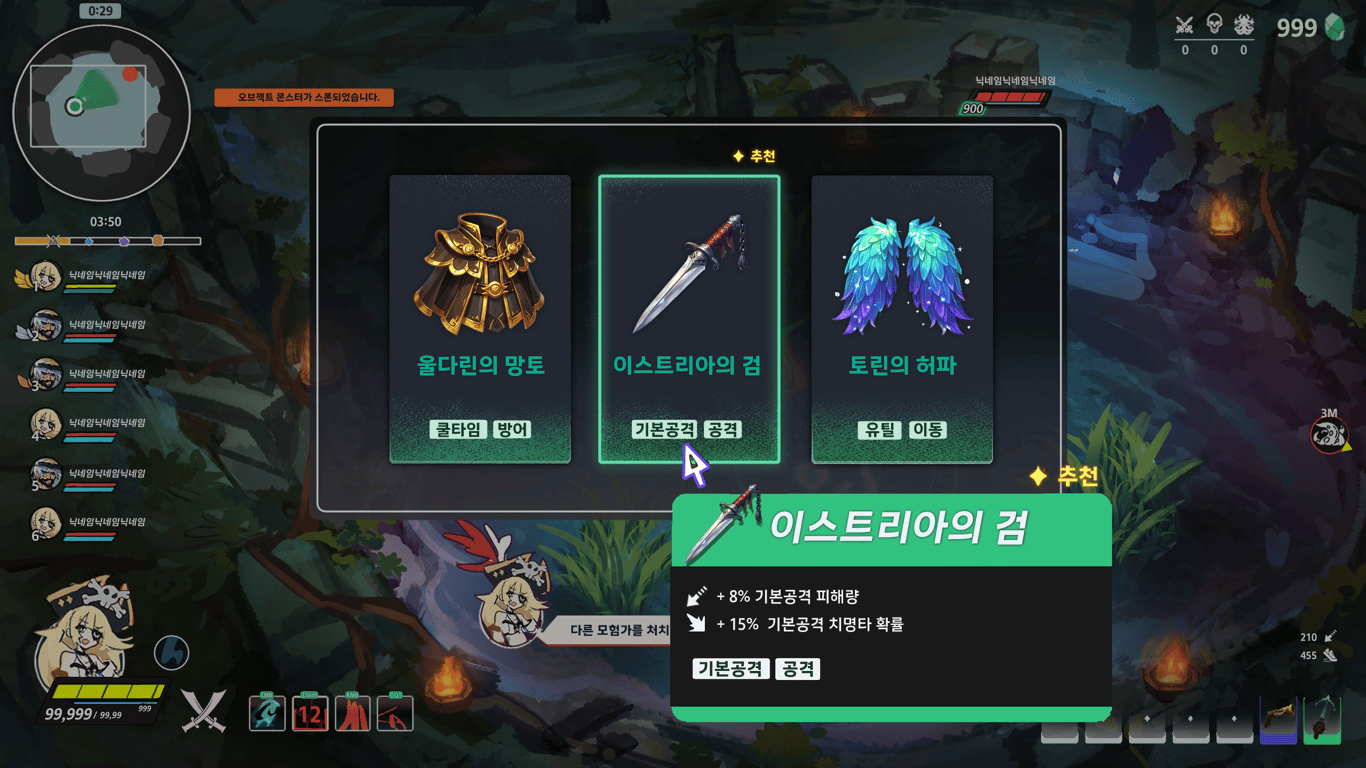Click the attack damage icon next to 210
This screenshot has width=1366, height=768.
pyautogui.click(x=1330, y=637)
